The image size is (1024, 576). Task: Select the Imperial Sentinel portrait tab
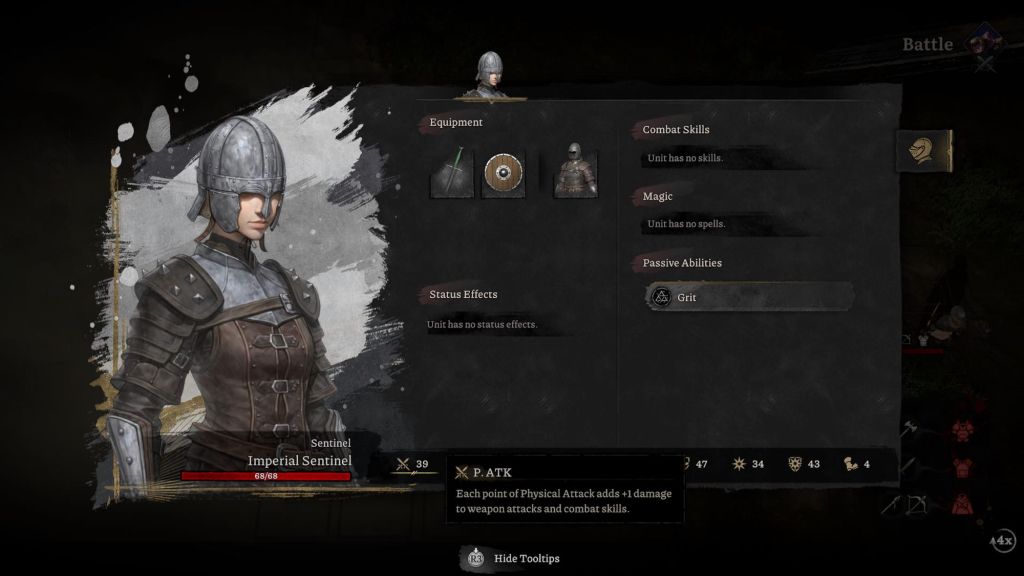pyautogui.click(x=488, y=76)
